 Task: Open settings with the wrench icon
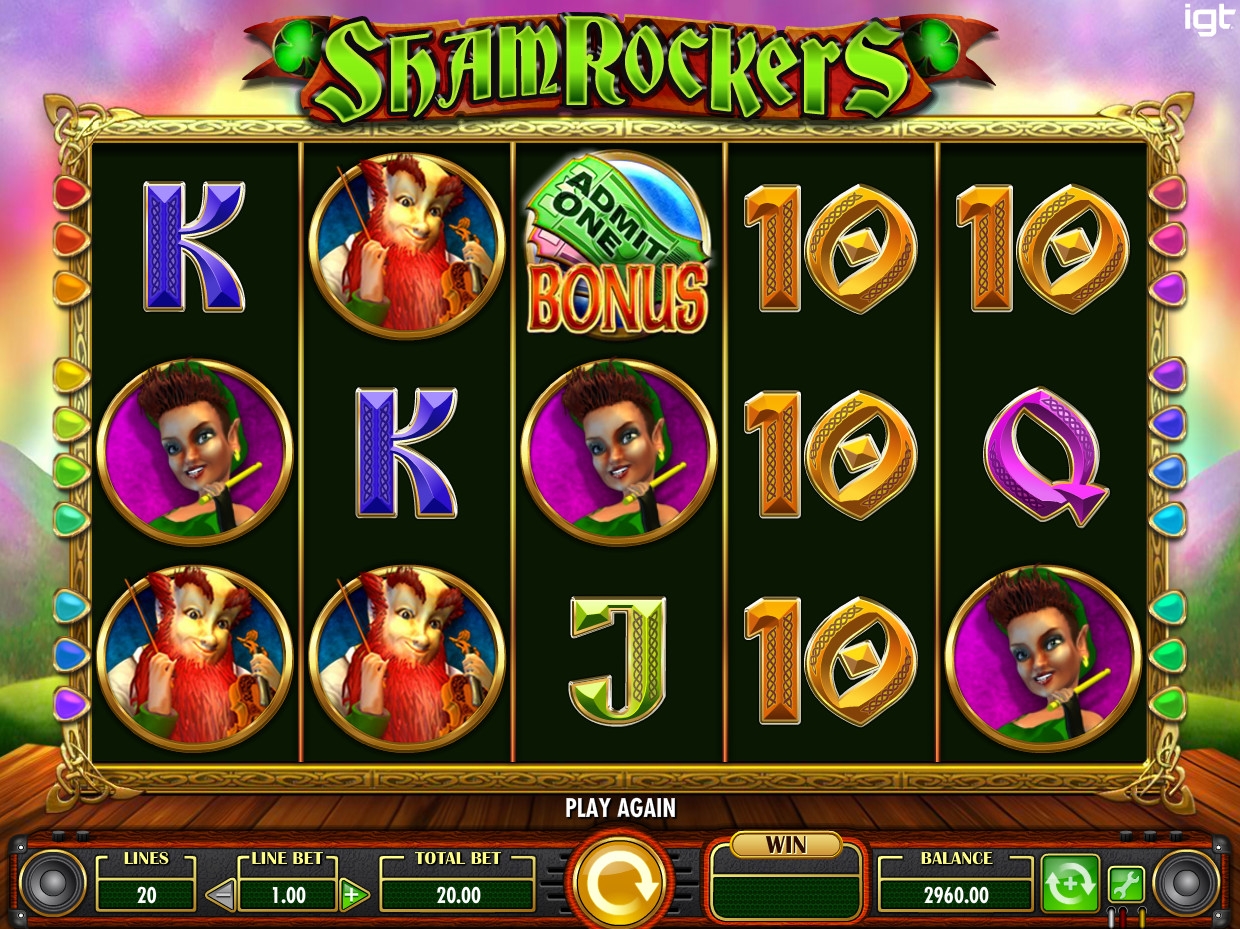[1125, 884]
